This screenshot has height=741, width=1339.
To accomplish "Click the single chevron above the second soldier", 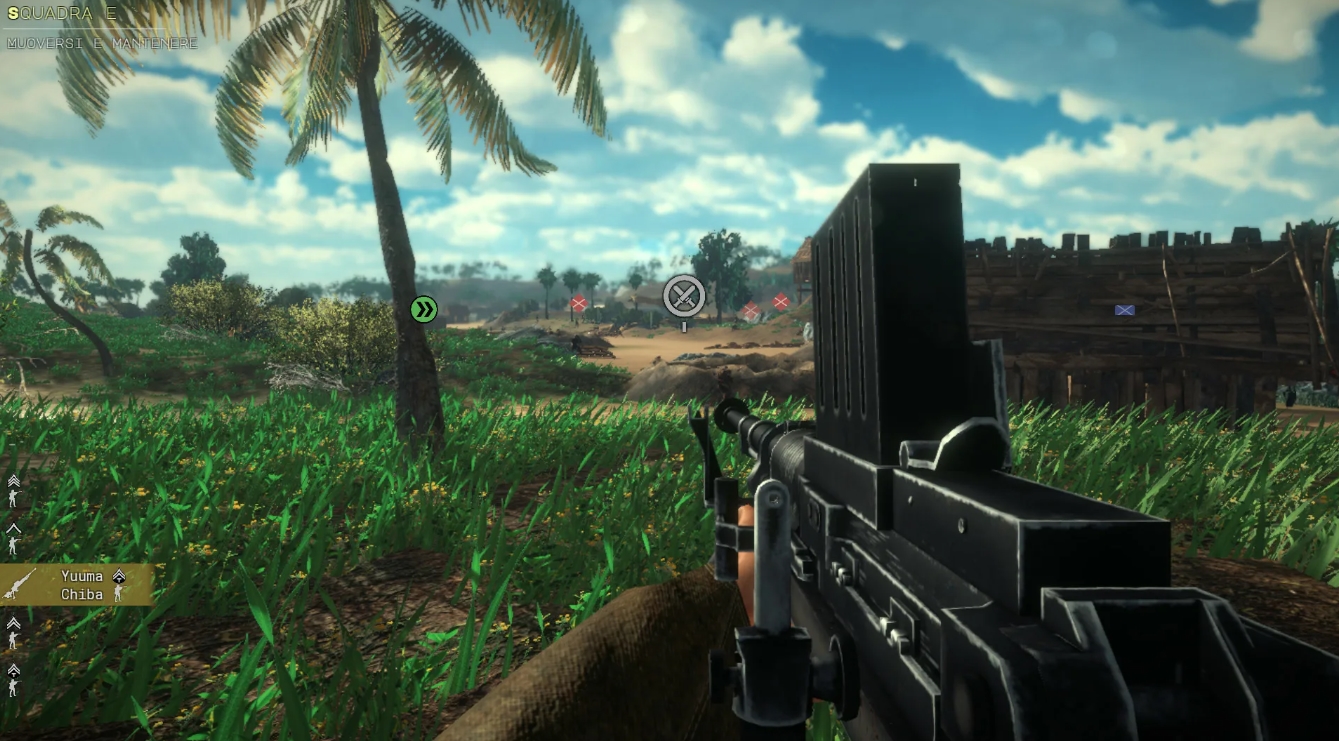I will [x=14, y=528].
